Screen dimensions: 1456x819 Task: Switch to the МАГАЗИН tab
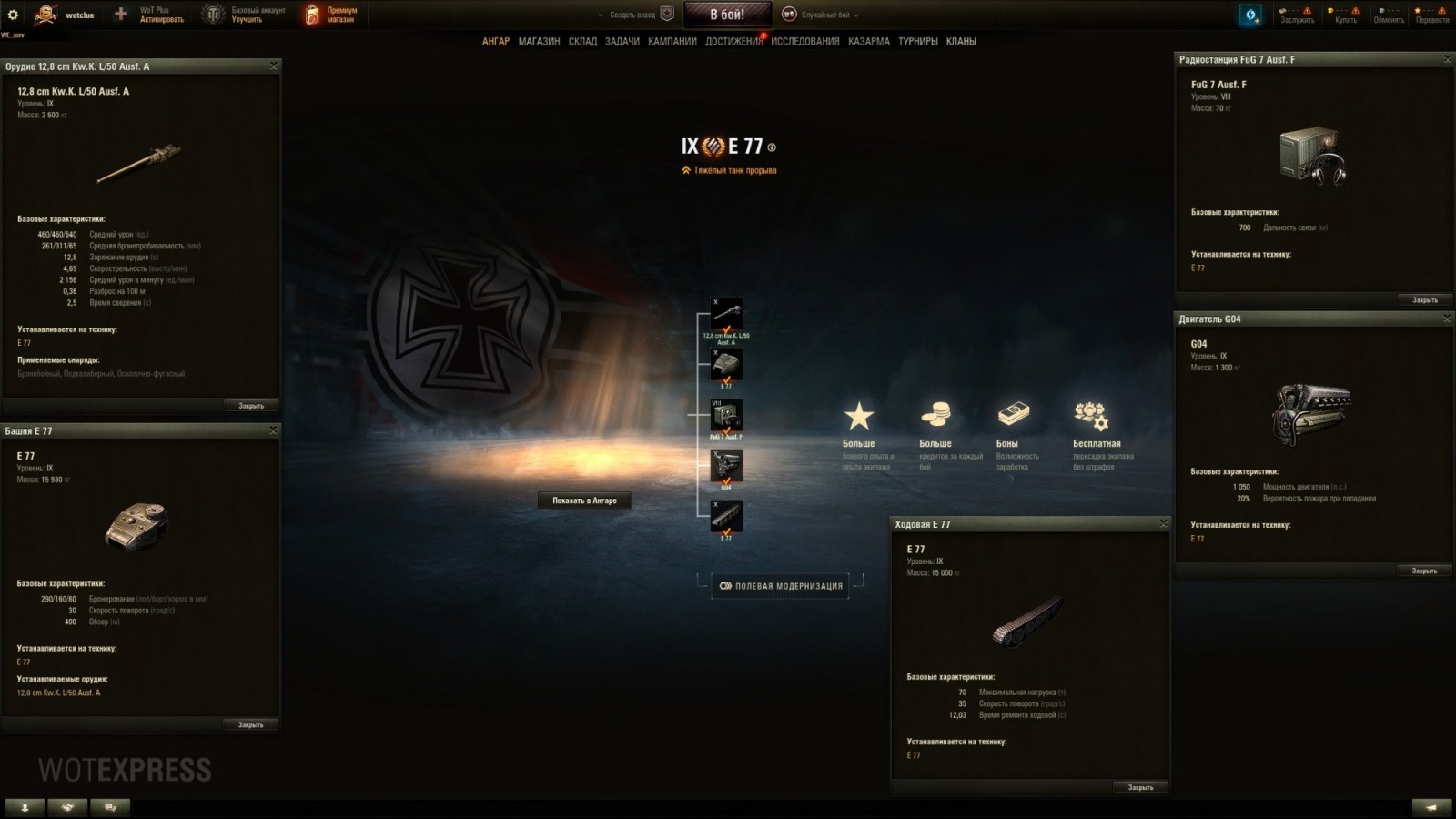539,41
